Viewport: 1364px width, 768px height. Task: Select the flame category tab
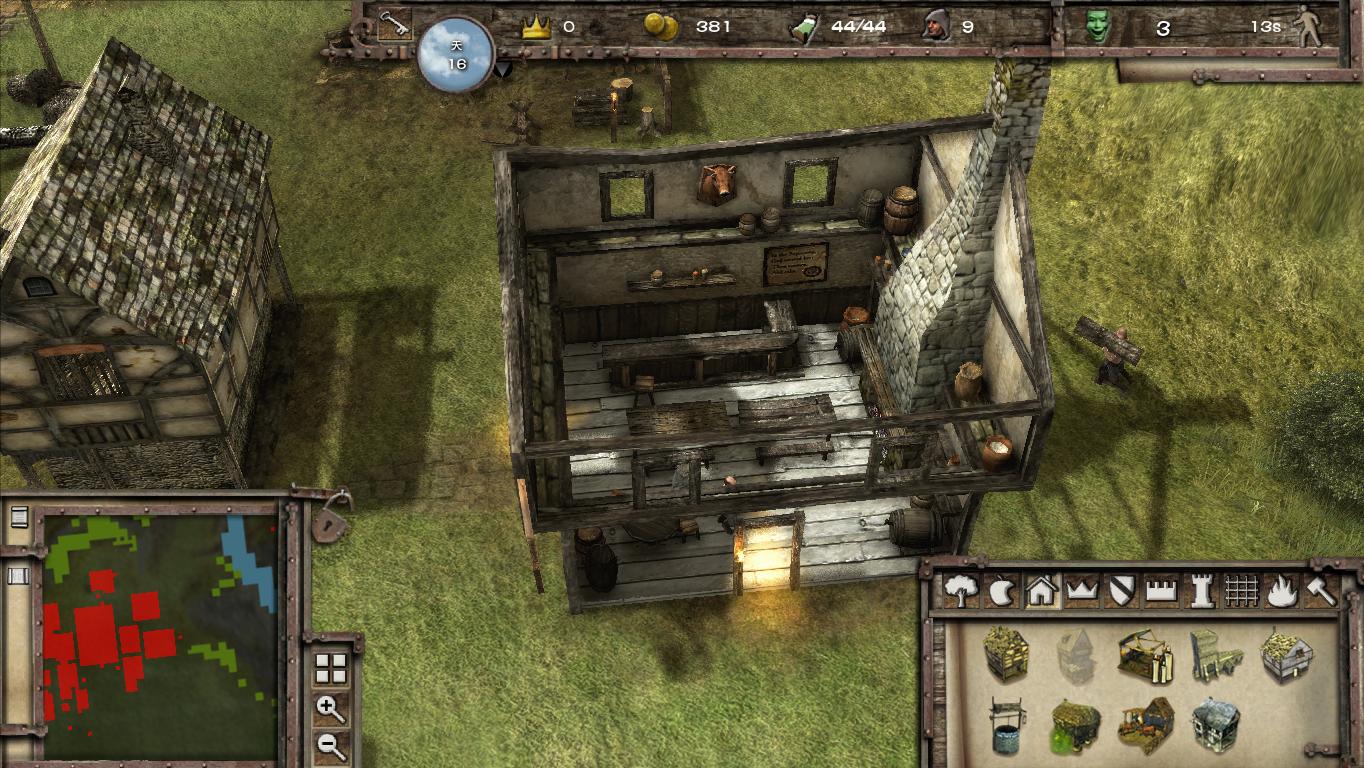1280,591
